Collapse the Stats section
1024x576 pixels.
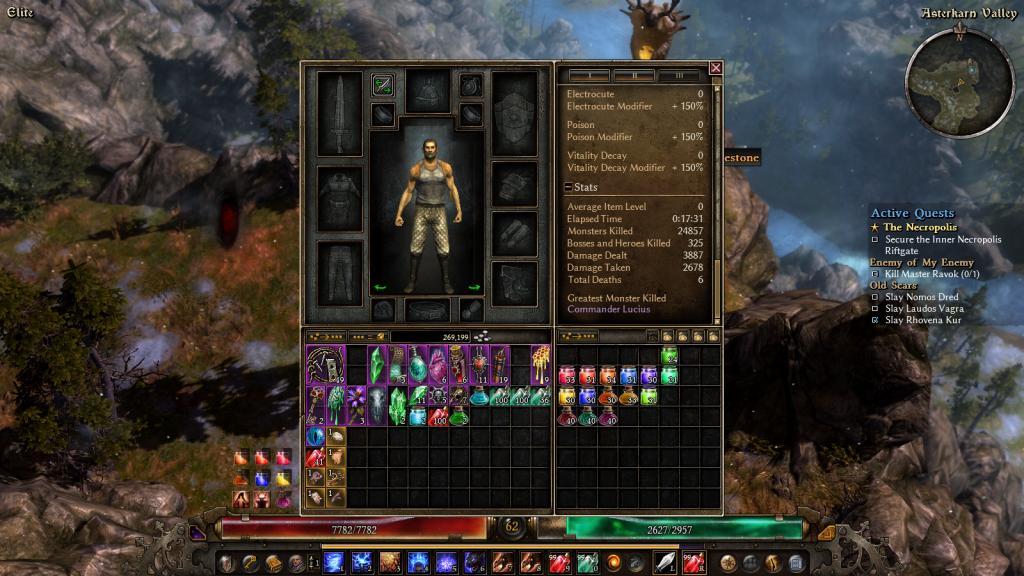click(568, 187)
